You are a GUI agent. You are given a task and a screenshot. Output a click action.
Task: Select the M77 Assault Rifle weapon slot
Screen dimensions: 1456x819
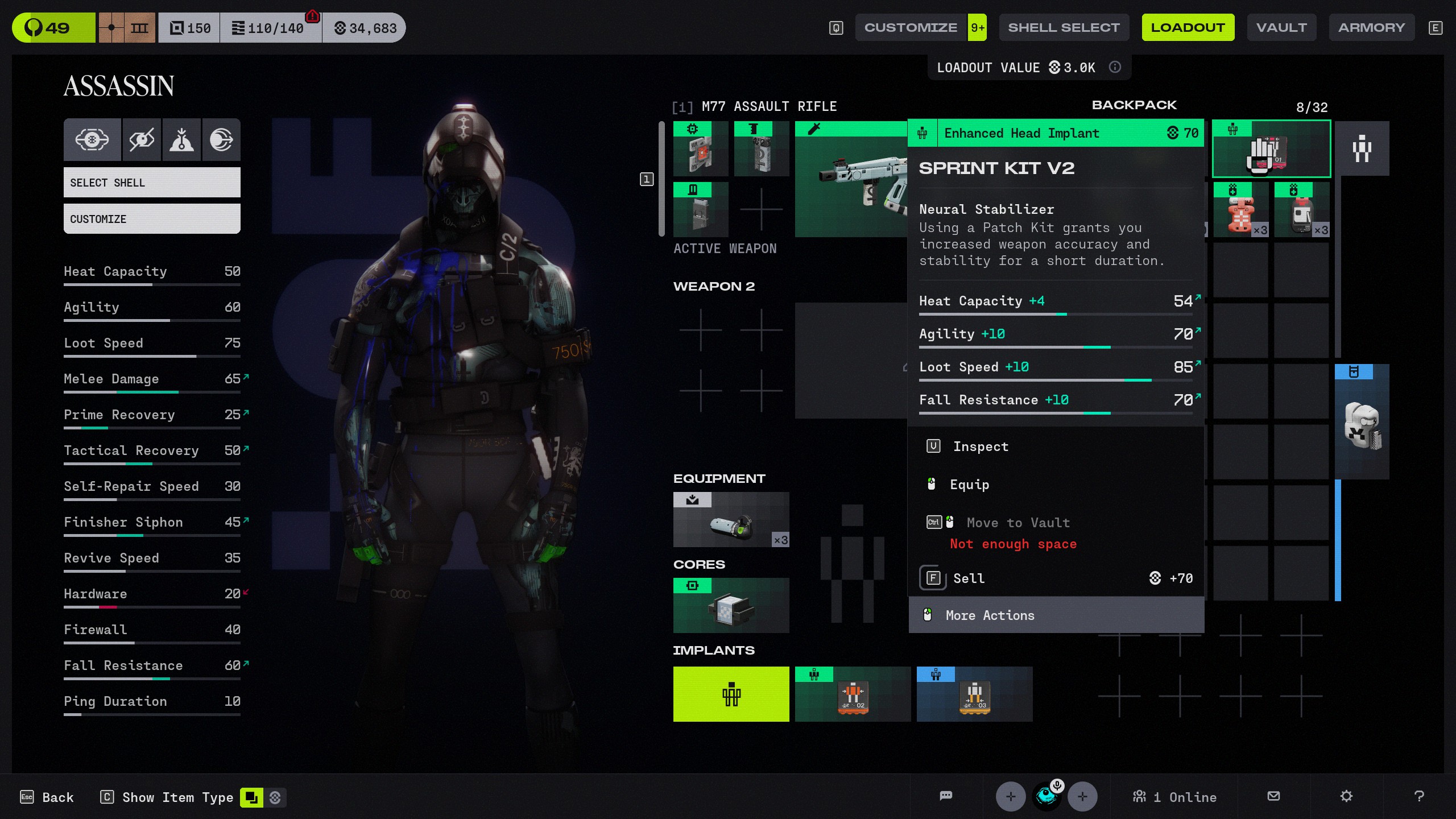850,179
